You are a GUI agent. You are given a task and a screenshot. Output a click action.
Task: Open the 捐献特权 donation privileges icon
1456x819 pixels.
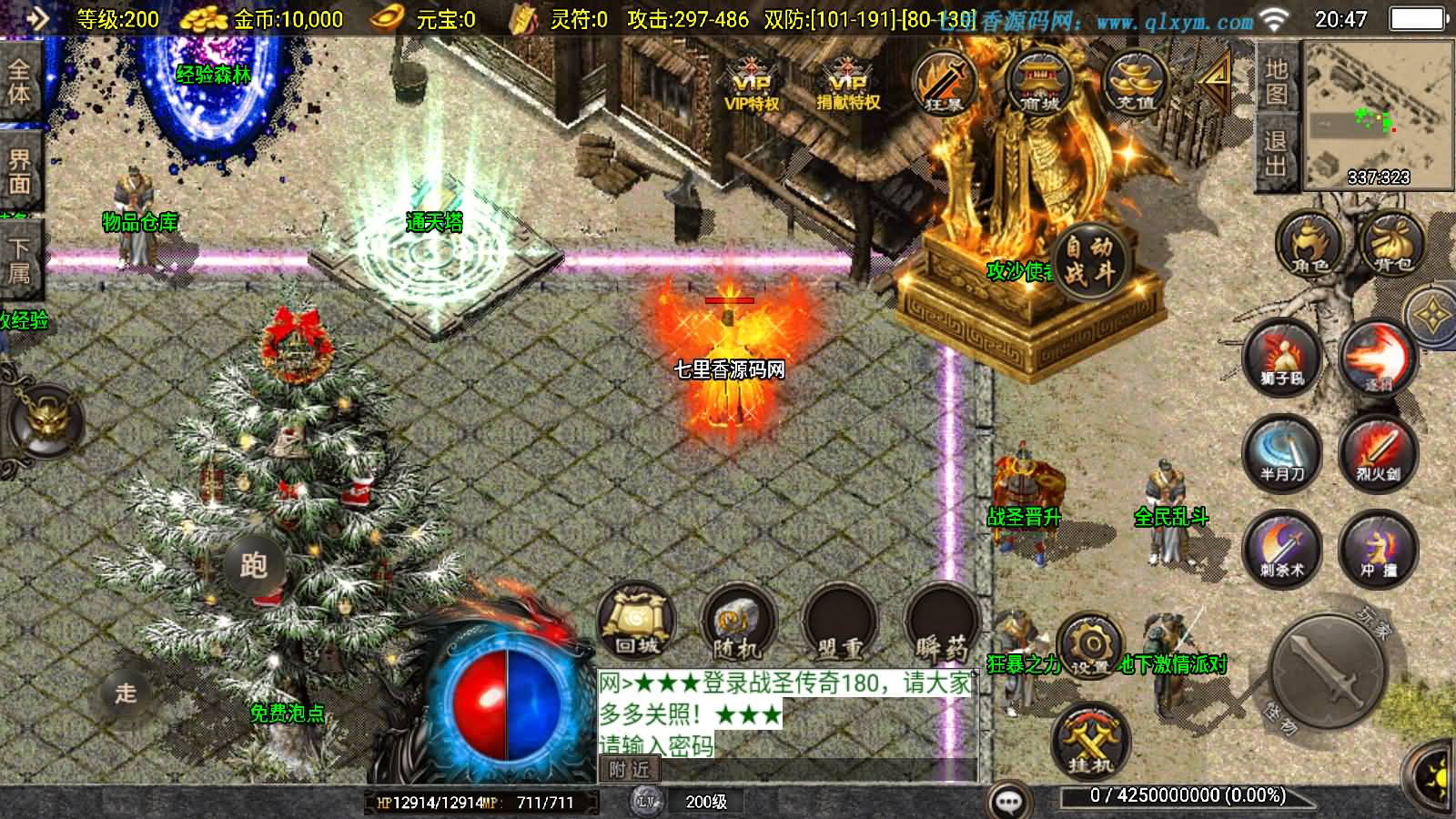(848, 85)
